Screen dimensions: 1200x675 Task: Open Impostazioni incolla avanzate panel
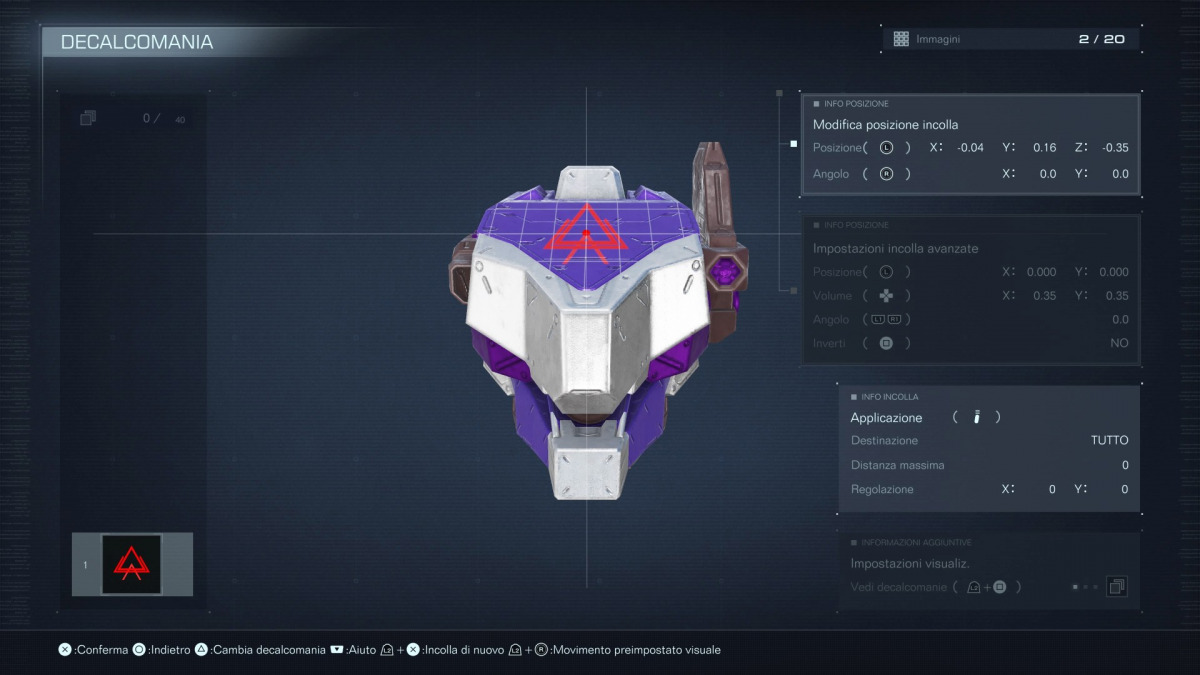click(x=895, y=248)
